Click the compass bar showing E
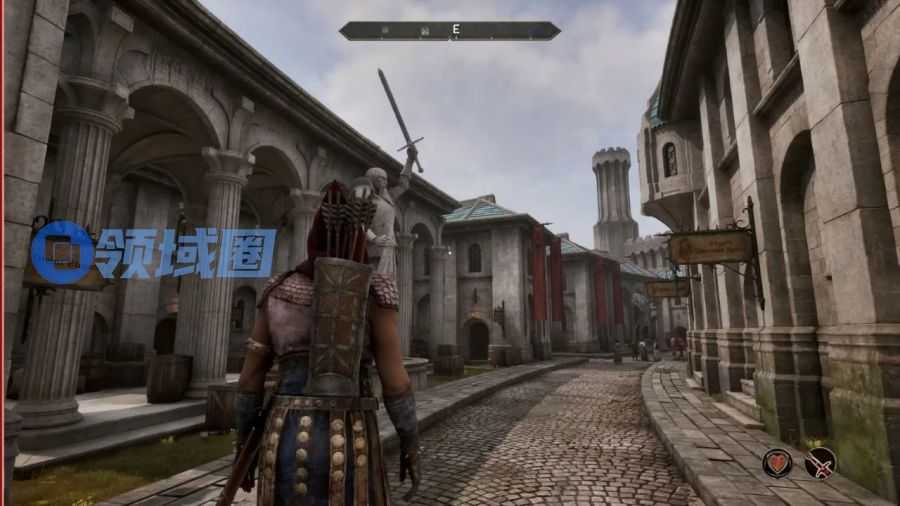 (x=449, y=31)
